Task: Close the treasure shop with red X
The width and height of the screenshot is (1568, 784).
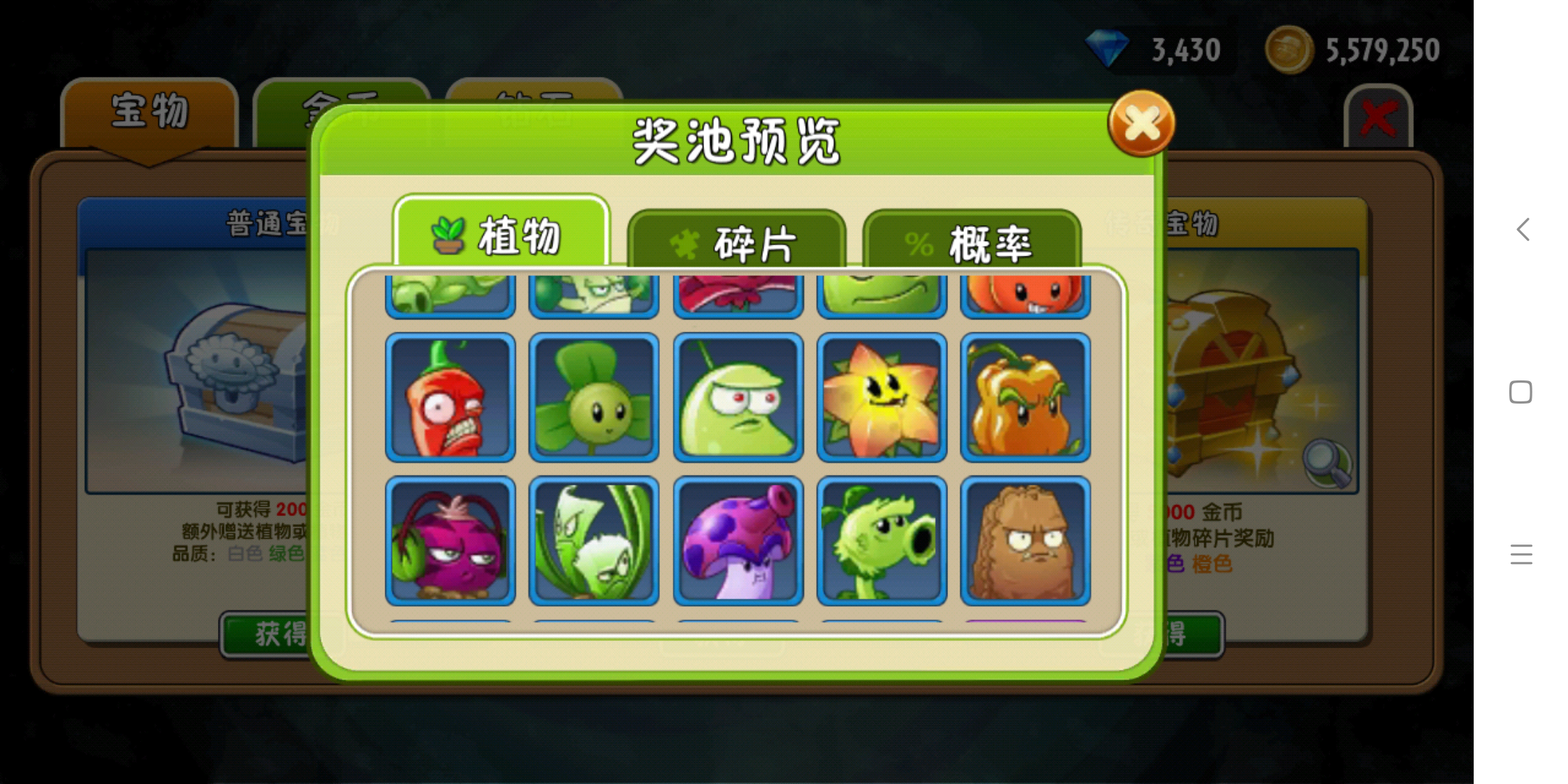Action: point(1378,118)
